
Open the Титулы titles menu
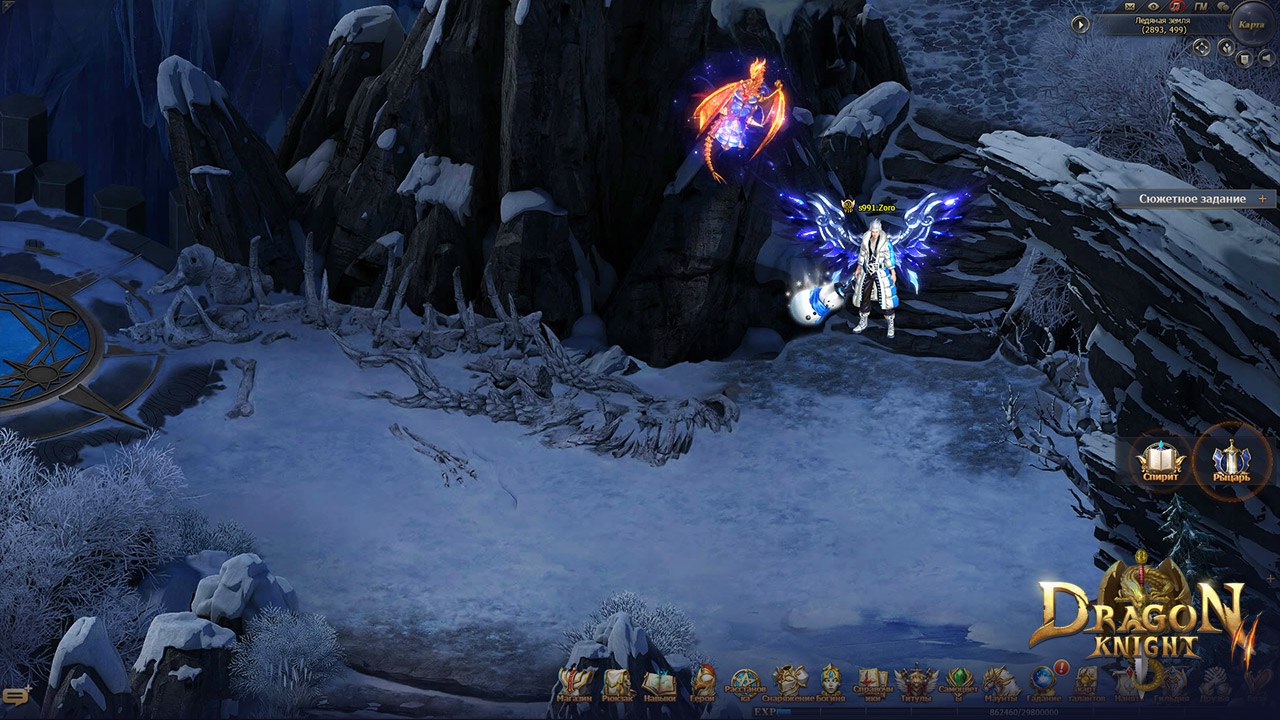(x=916, y=683)
